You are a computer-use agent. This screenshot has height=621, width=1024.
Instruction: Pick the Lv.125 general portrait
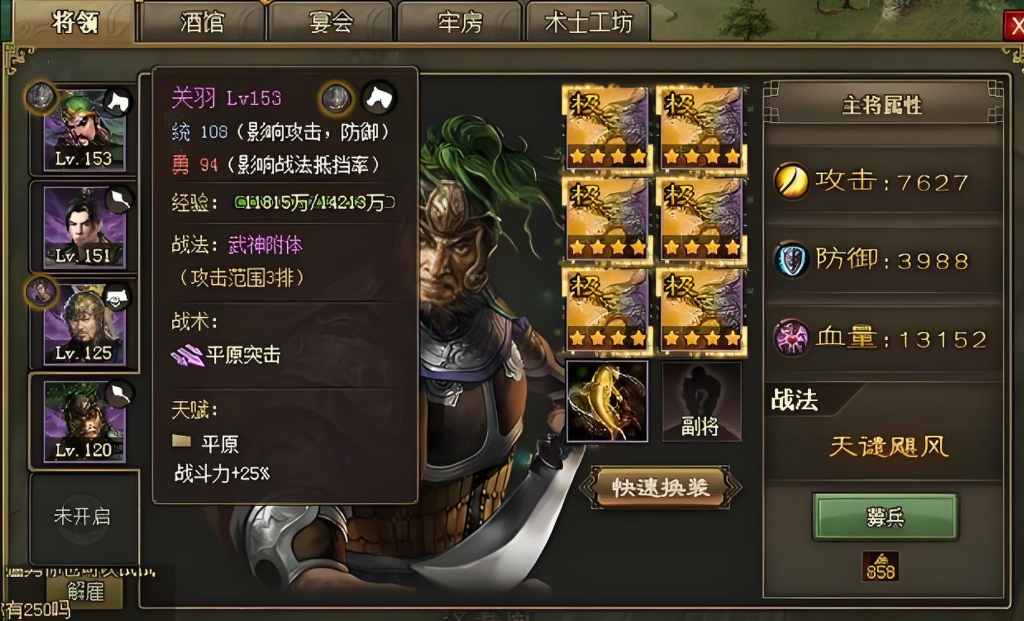[x=84, y=324]
